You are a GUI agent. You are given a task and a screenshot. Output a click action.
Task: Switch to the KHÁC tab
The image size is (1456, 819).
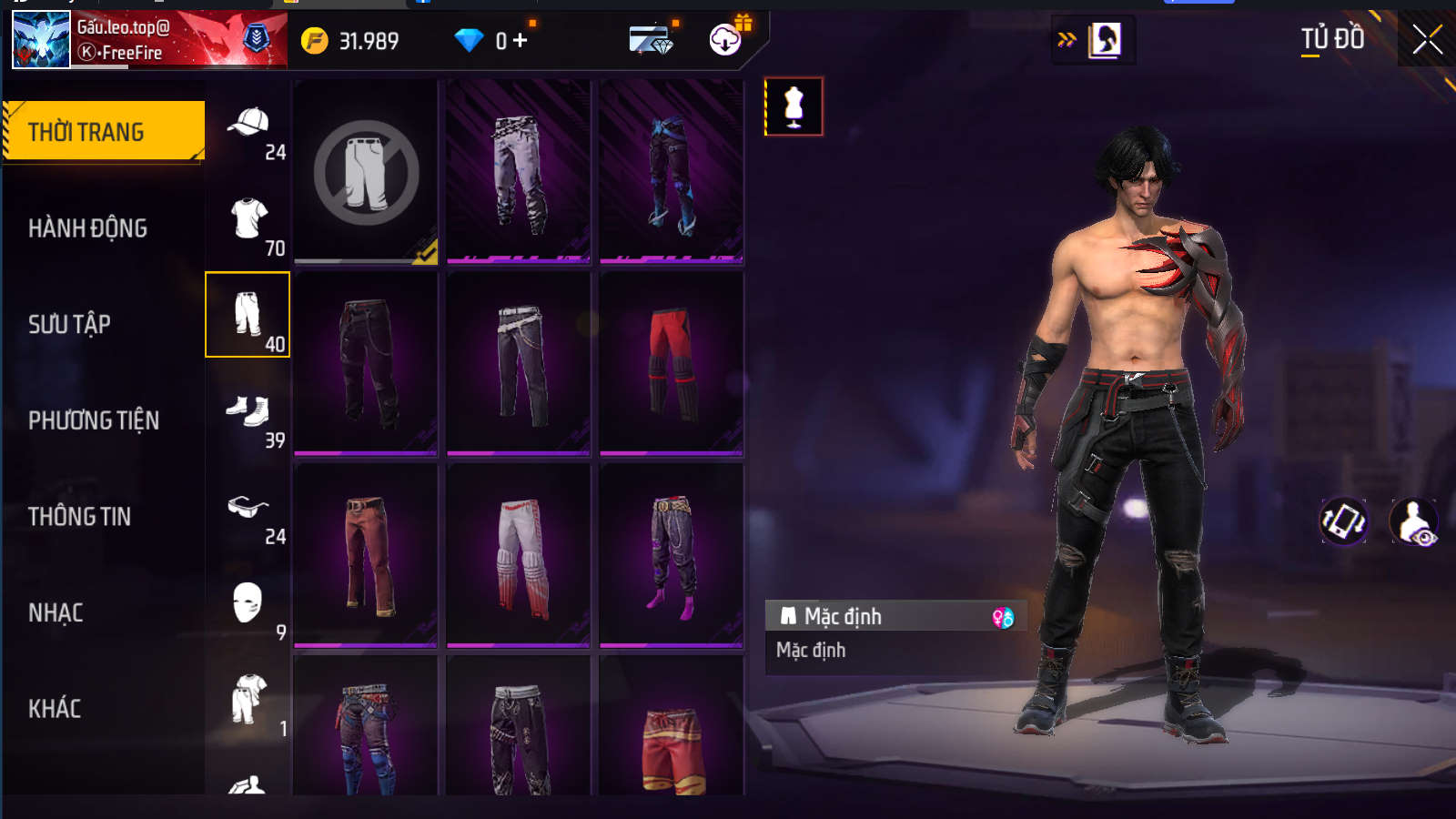(x=55, y=709)
